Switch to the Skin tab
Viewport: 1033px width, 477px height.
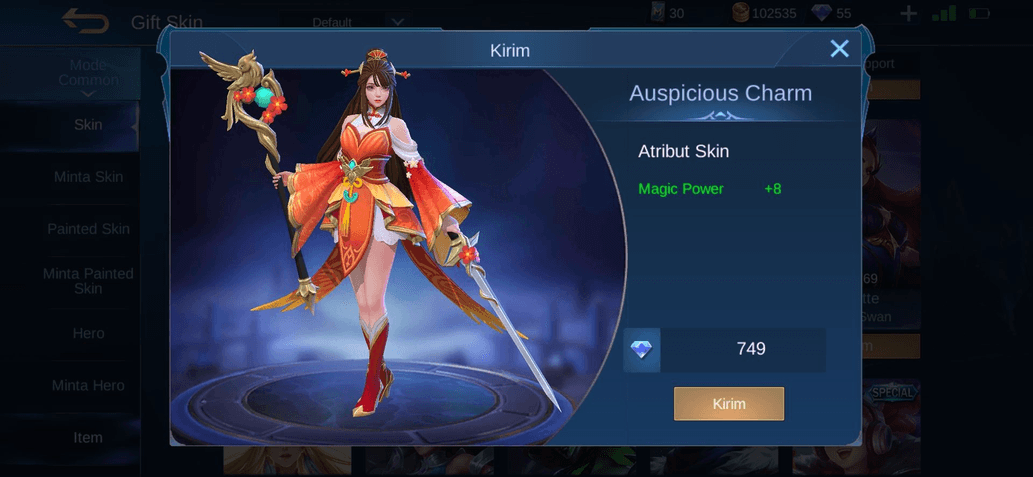click(x=88, y=125)
